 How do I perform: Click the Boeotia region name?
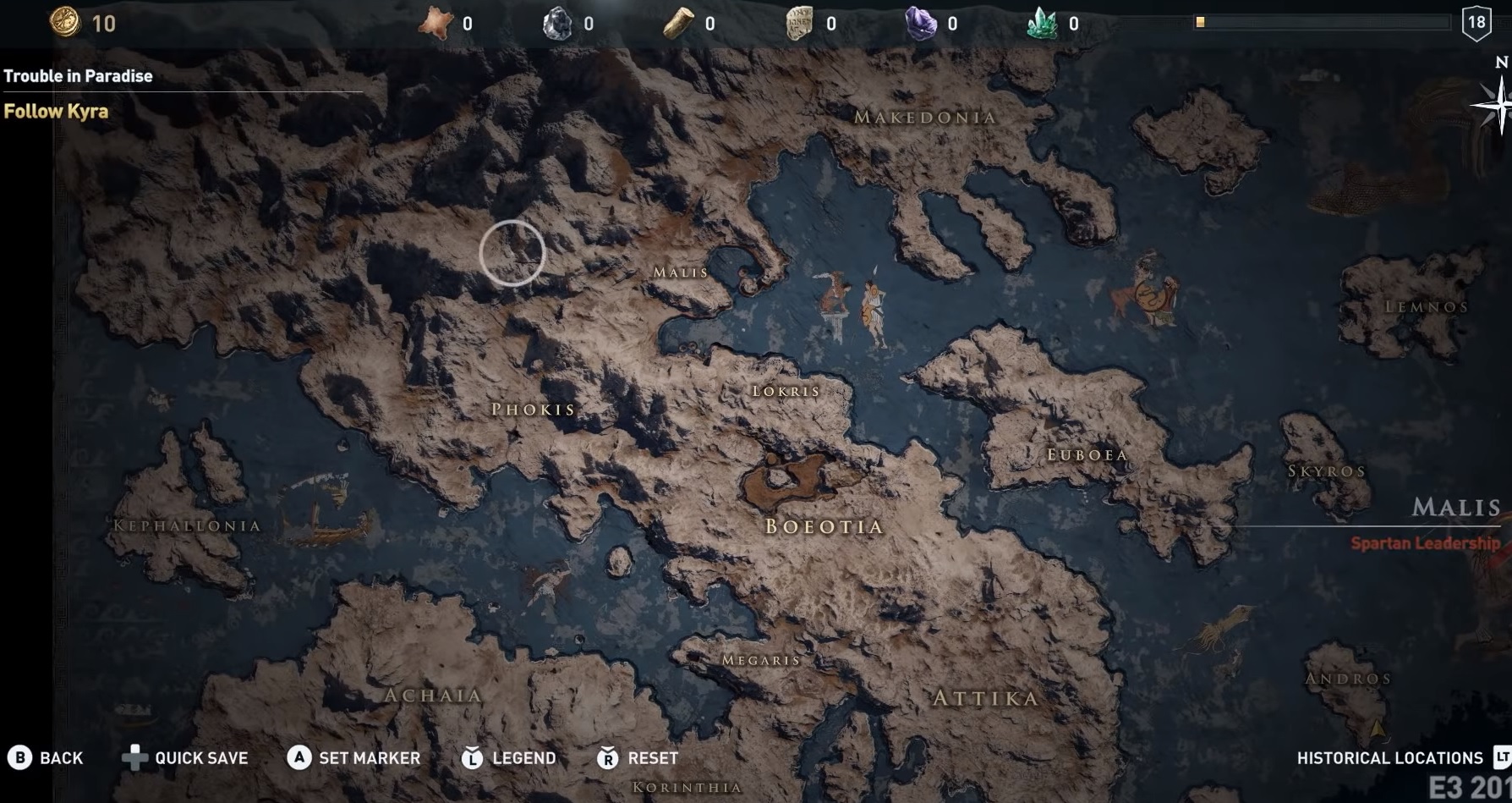(x=824, y=526)
